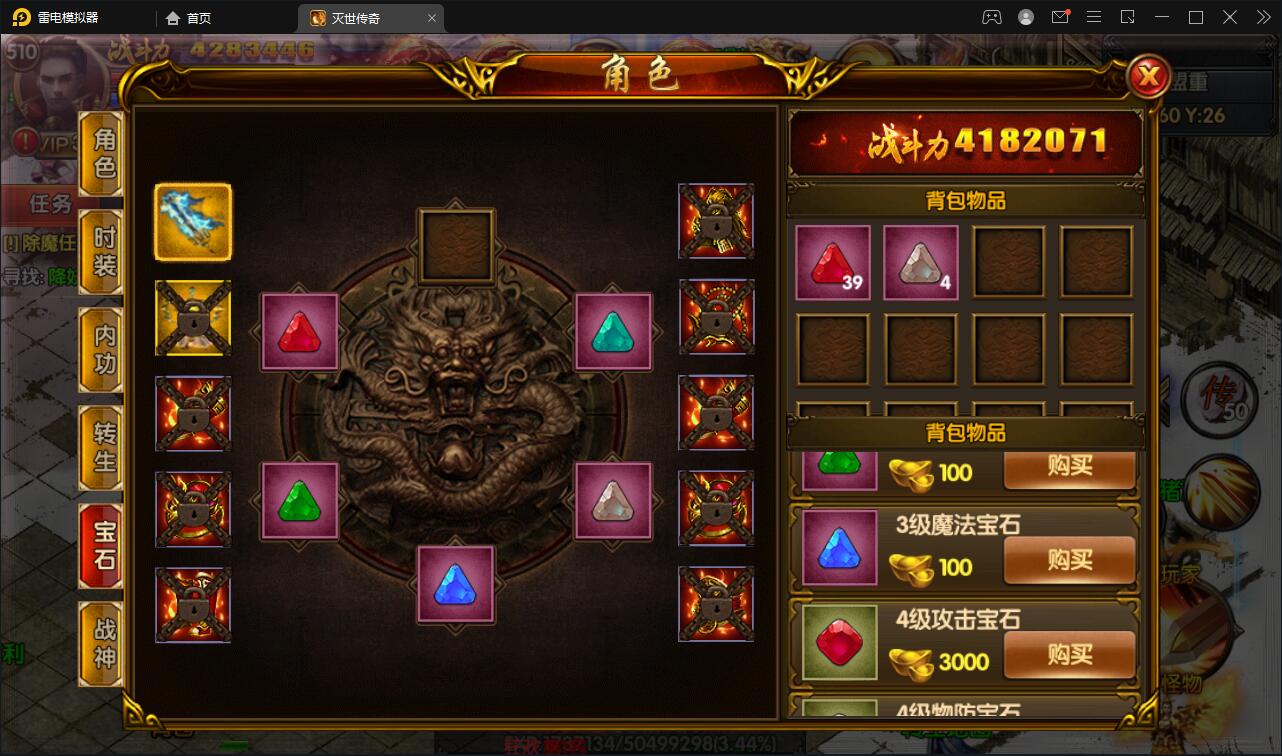Screen dimensions: 1282x756
Task: Expand the titlebar double-chevron overflow
Action: click(x=1262, y=17)
